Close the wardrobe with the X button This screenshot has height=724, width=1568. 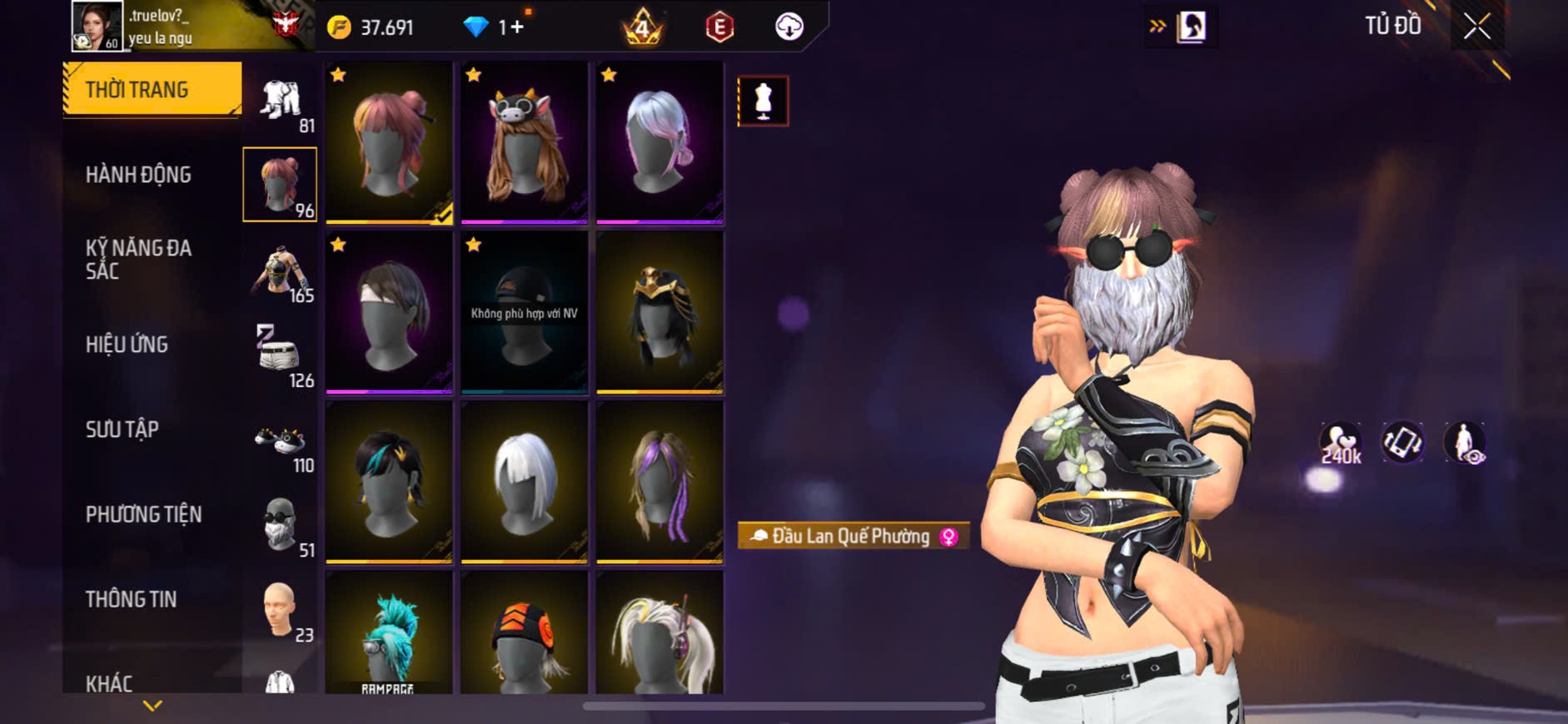tap(1476, 27)
